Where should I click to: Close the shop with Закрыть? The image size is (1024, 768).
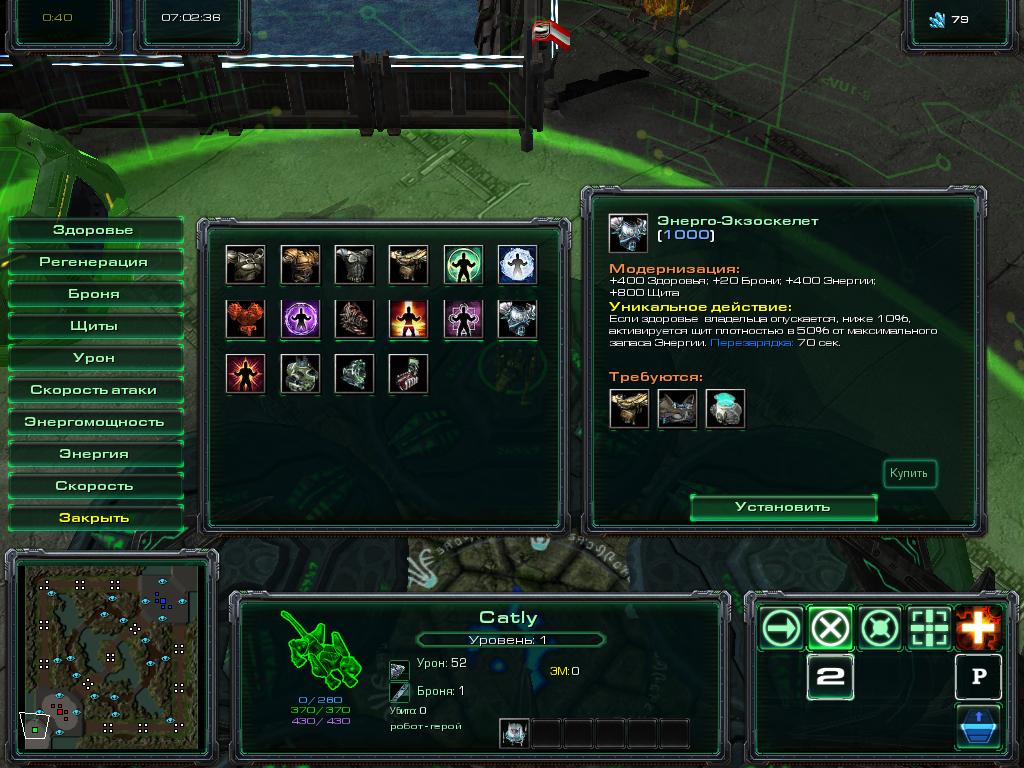[94, 518]
